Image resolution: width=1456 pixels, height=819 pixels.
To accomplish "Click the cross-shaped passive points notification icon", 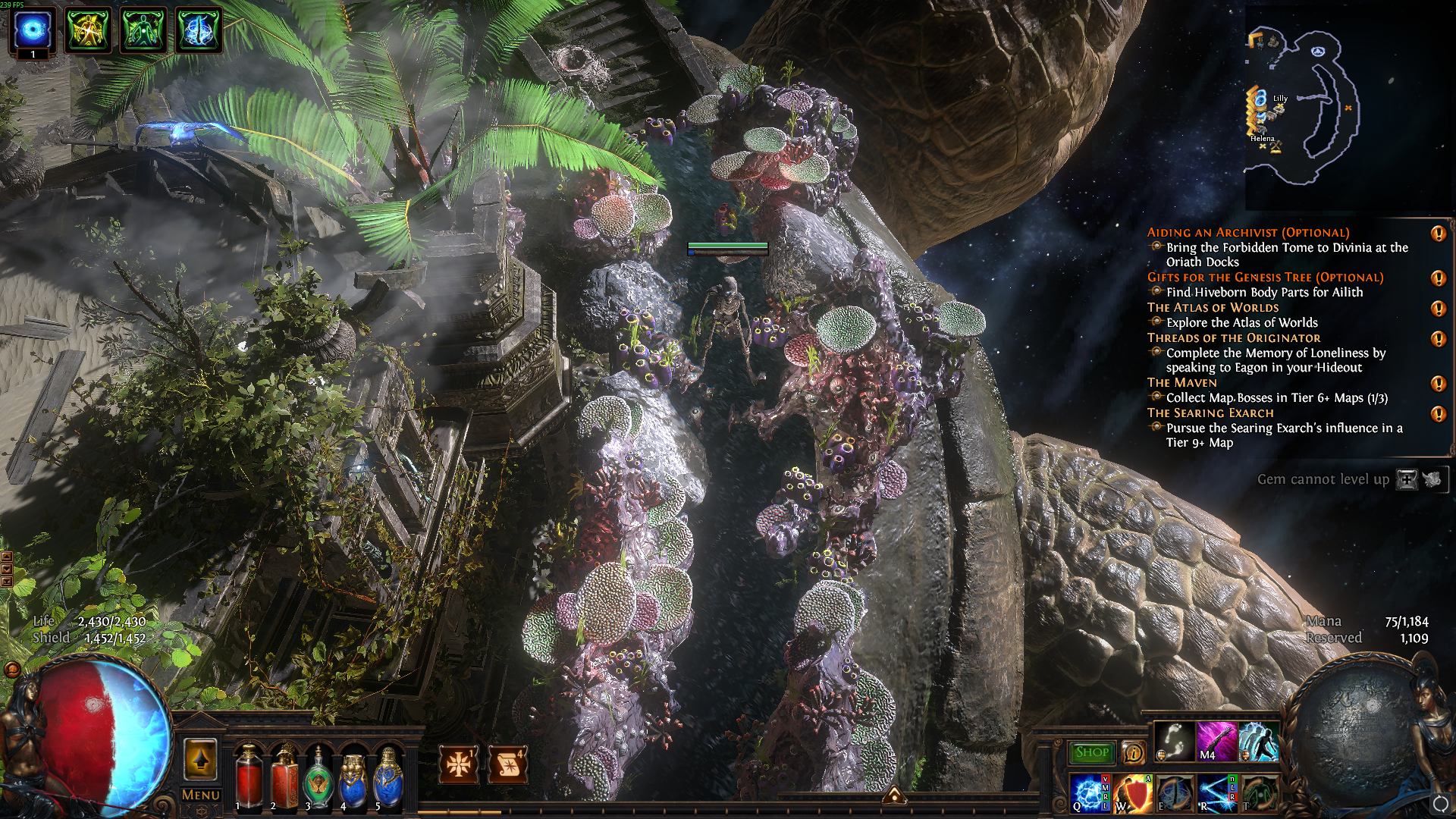I will 459,764.
